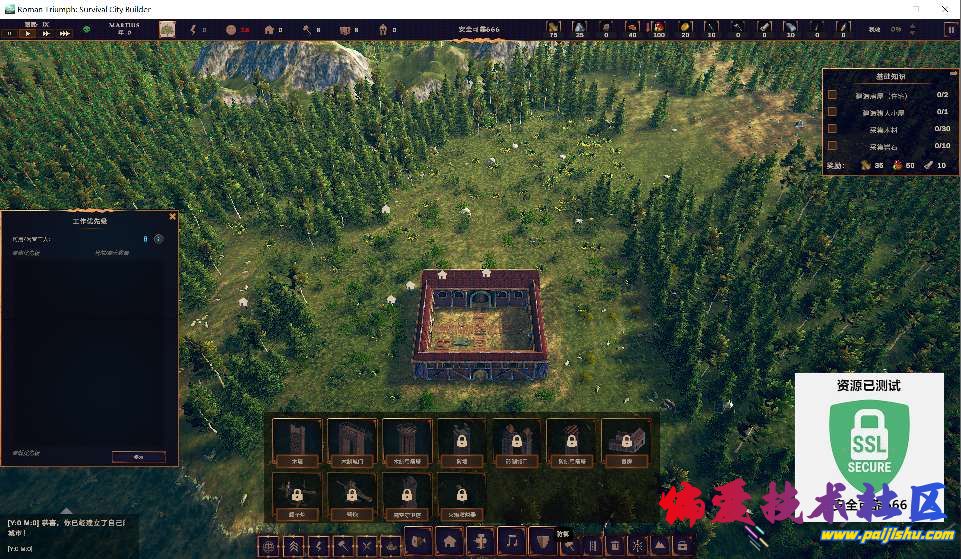The image size is (961, 559).
Task: Click the tree season icon in top bar
Action: click(167, 30)
